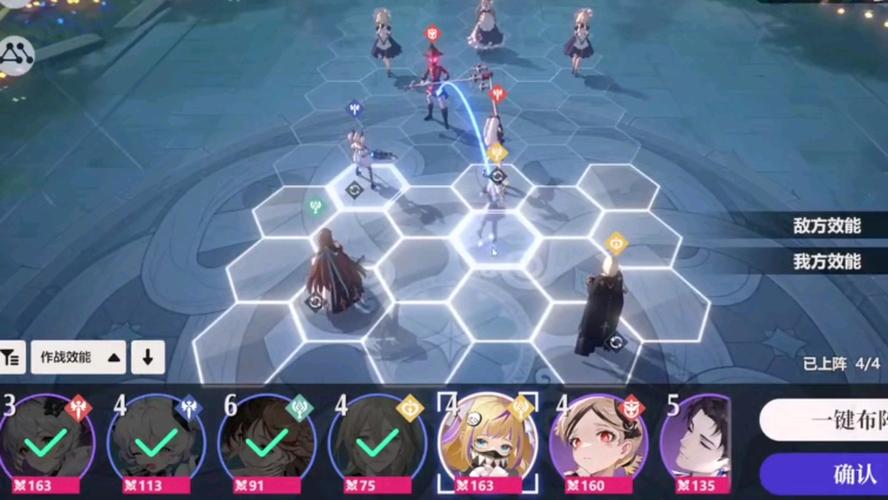
Task: Show the 我方效能 ally power panel
Action: click(826, 261)
